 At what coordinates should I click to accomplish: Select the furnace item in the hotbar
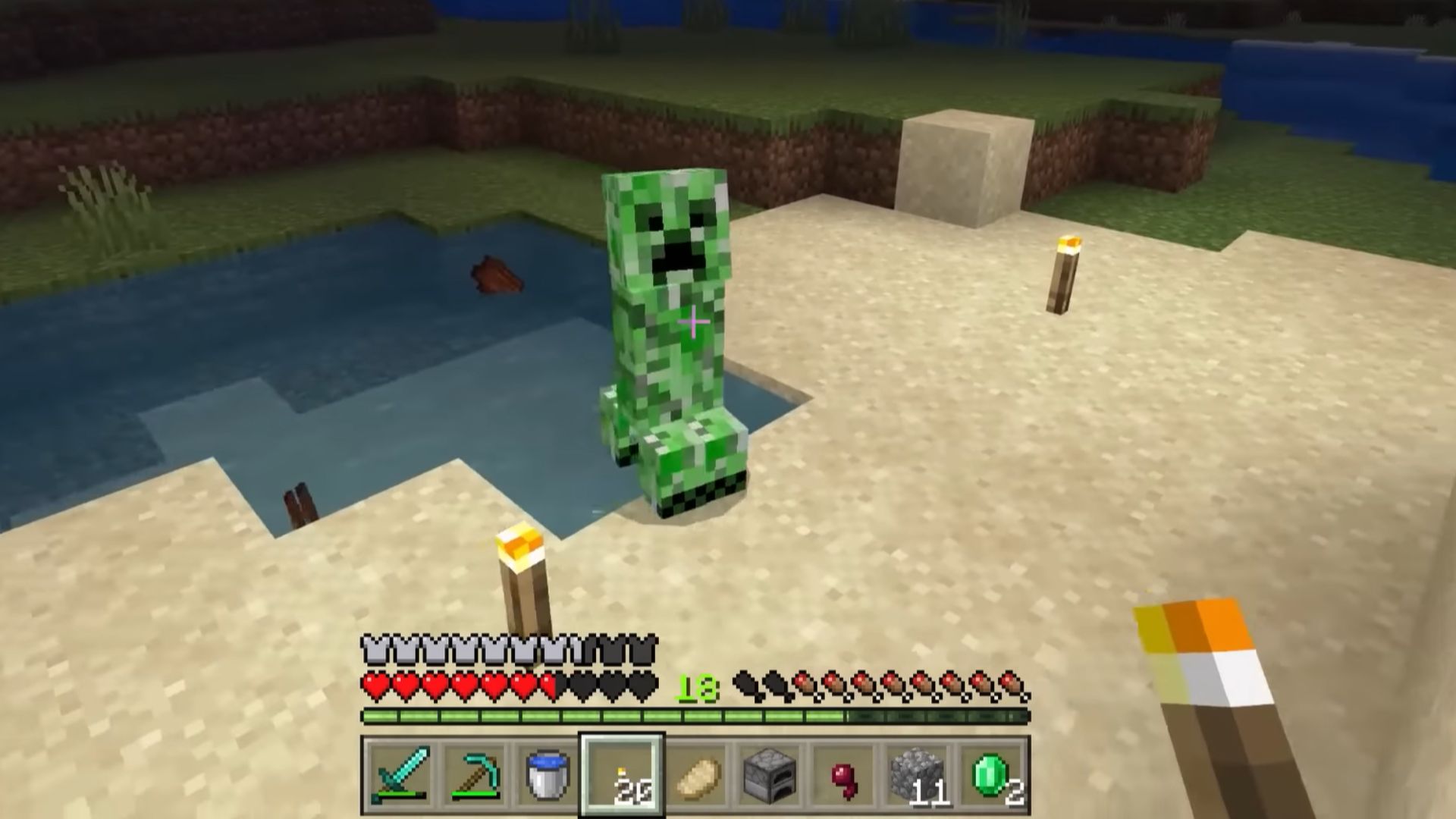pos(771,771)
